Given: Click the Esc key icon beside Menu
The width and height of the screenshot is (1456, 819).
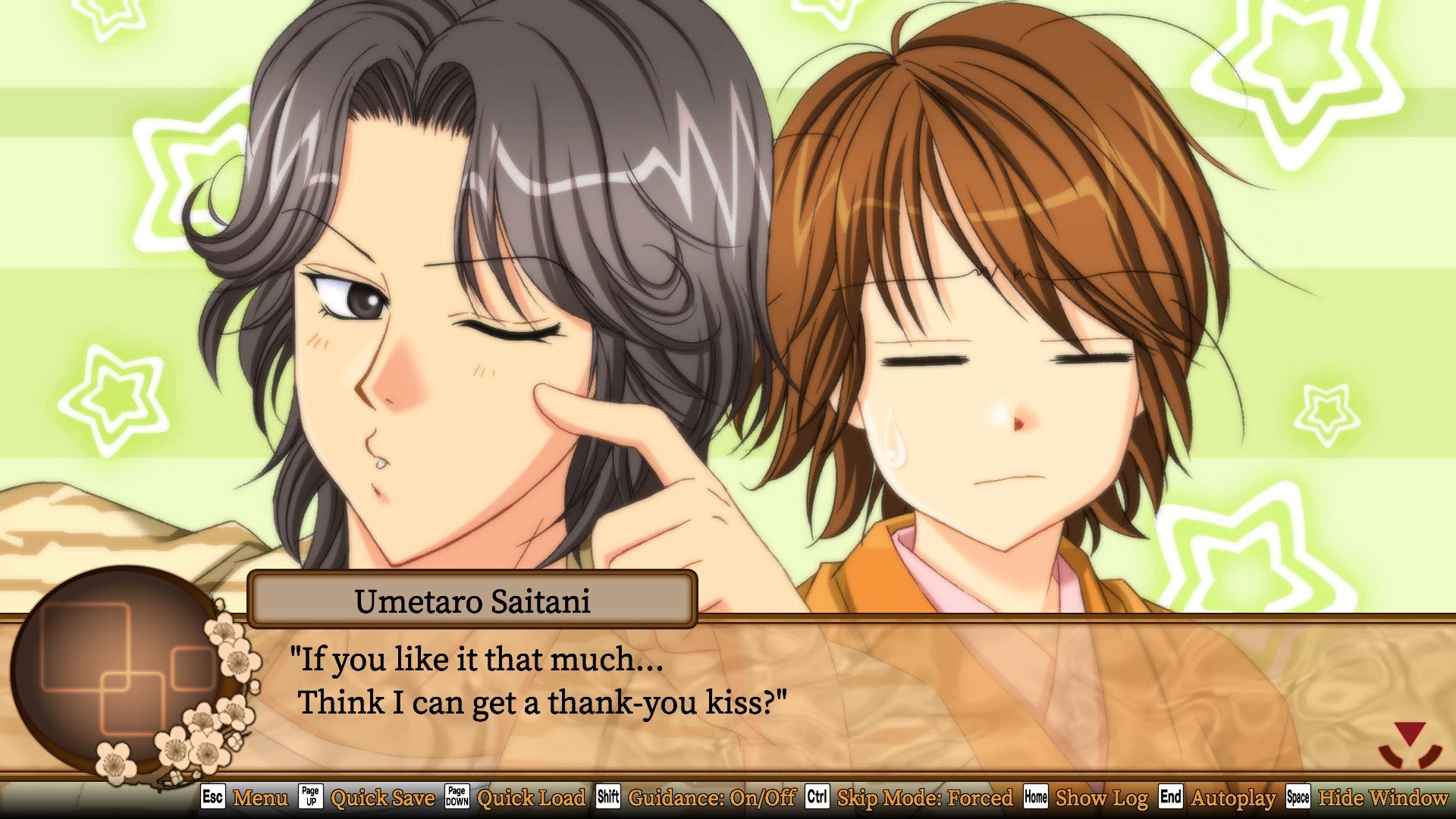Looking at the screenshot, I should tap(215, 799).
